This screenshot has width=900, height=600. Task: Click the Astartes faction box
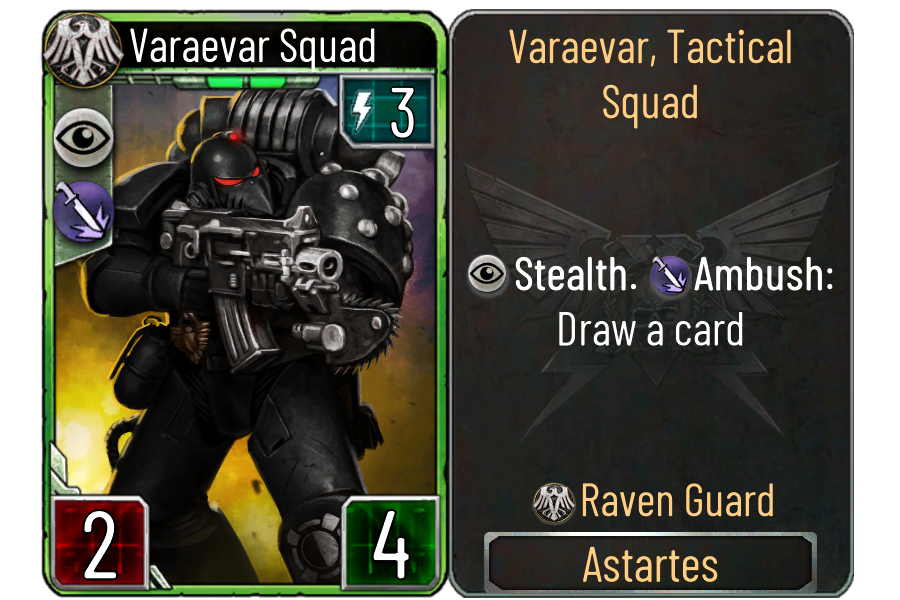[650, 564]
